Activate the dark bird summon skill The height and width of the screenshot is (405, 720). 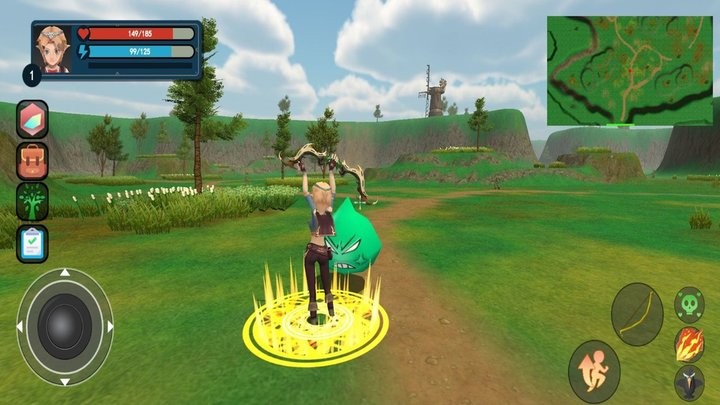pyautogui.click(x=689, y=383)
